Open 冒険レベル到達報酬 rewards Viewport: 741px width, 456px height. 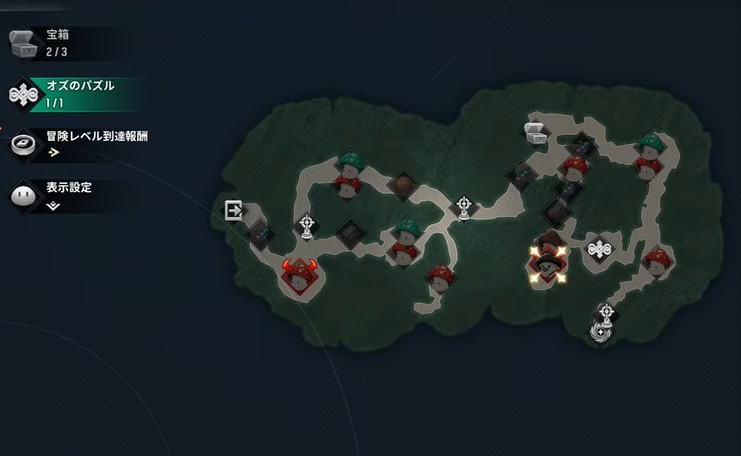[80, 143]
